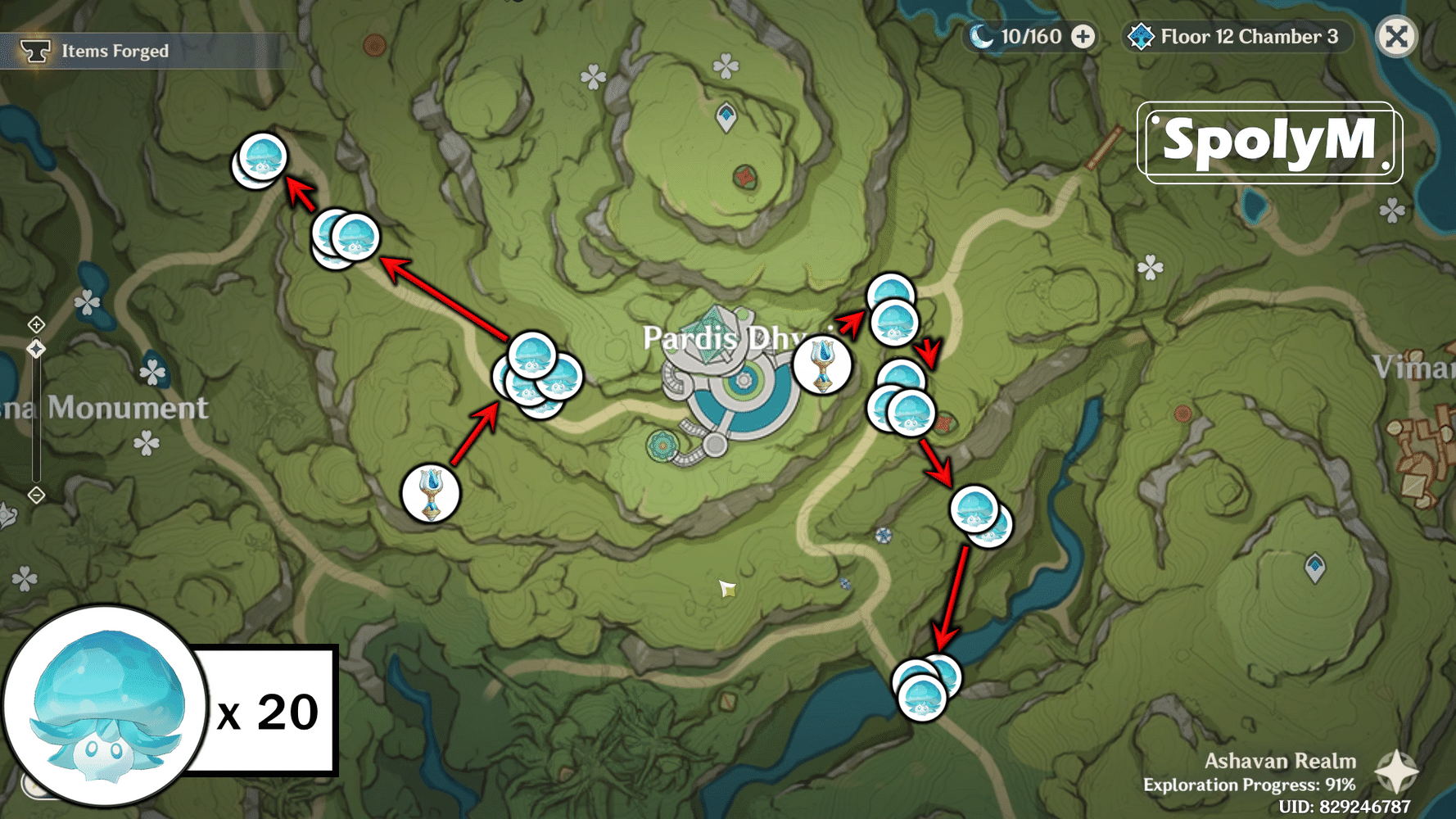
Task: Close the map with the X button
Action: point(1396,34)
